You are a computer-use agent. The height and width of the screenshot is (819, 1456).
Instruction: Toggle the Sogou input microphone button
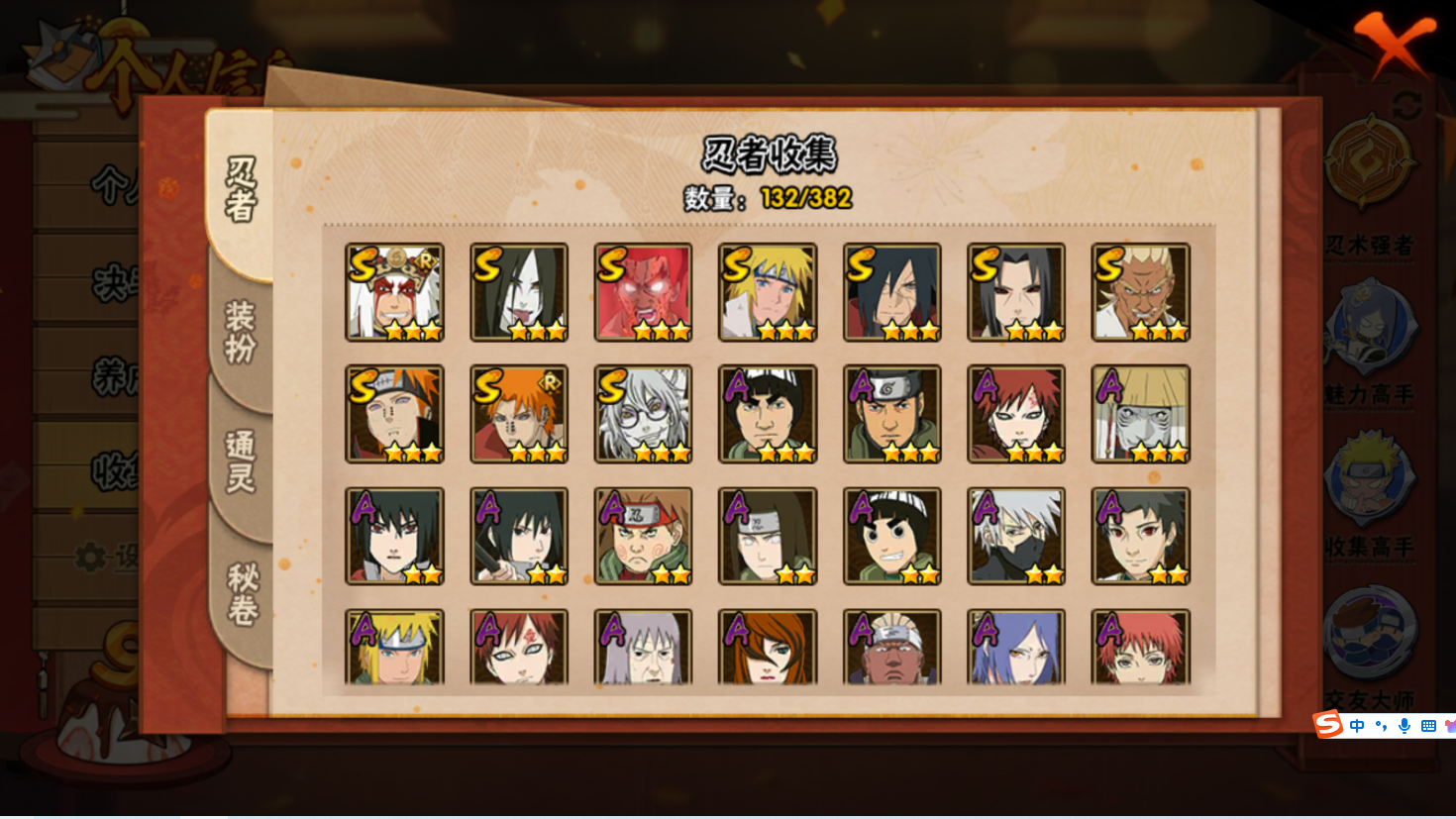tap(1404, 726)
